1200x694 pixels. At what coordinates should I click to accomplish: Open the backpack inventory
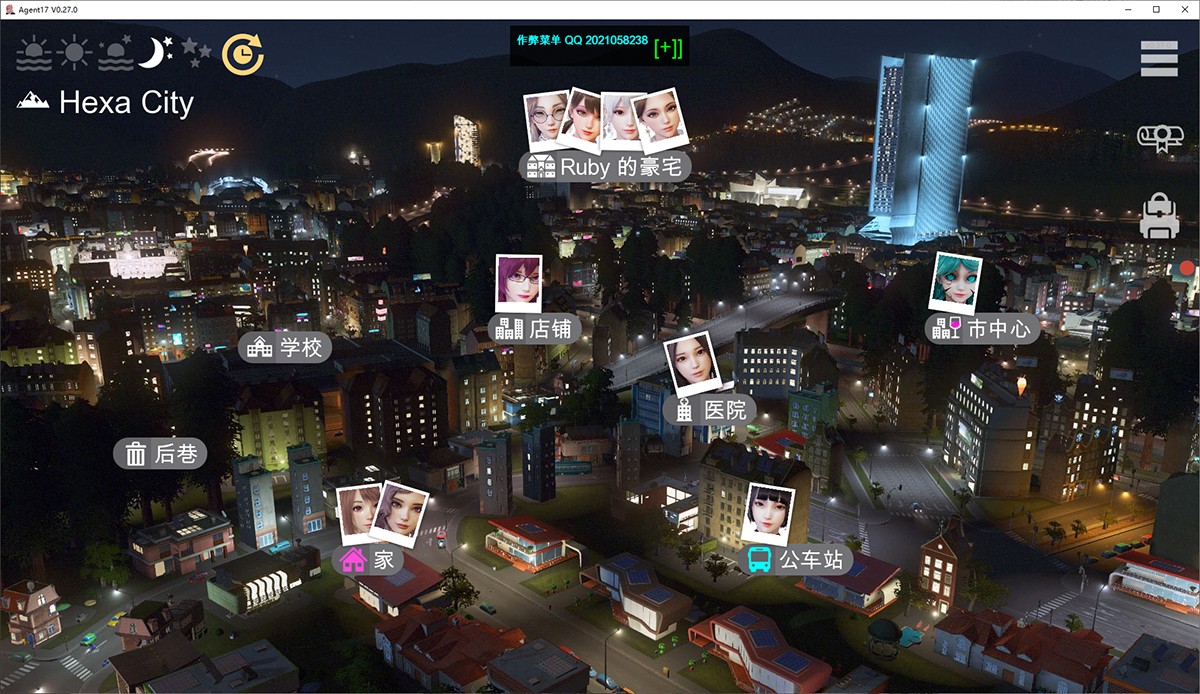(1160, 216)
